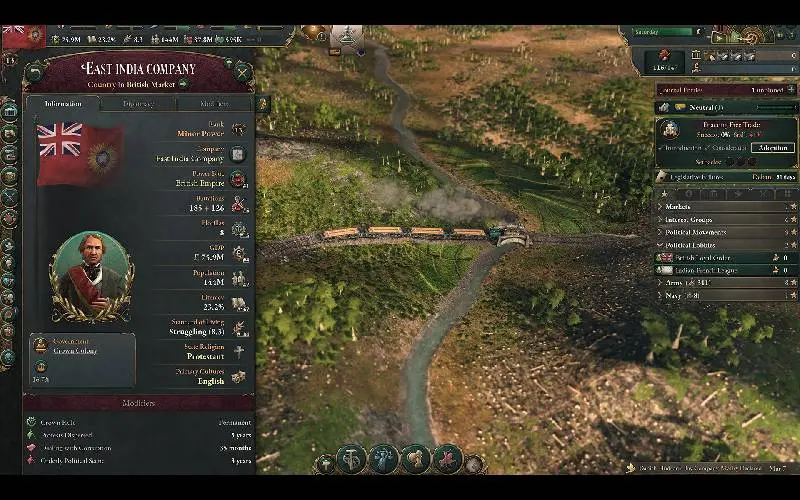The height and width of the screenshot is (500, 800).
Task: Close the East India Company panel
Action: click(242, 71)
